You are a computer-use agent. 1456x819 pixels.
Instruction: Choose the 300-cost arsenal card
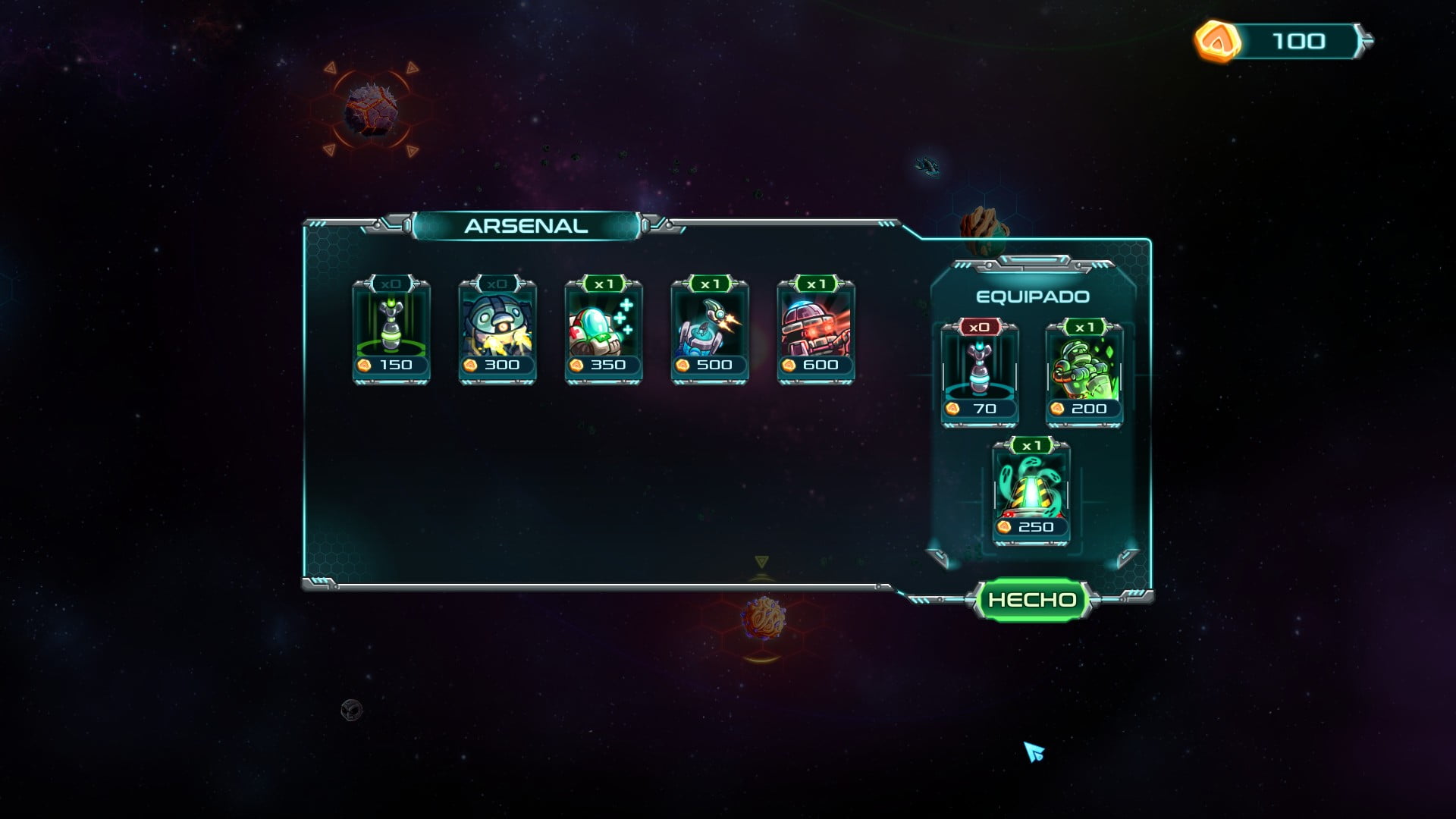[x=497, y=332]
